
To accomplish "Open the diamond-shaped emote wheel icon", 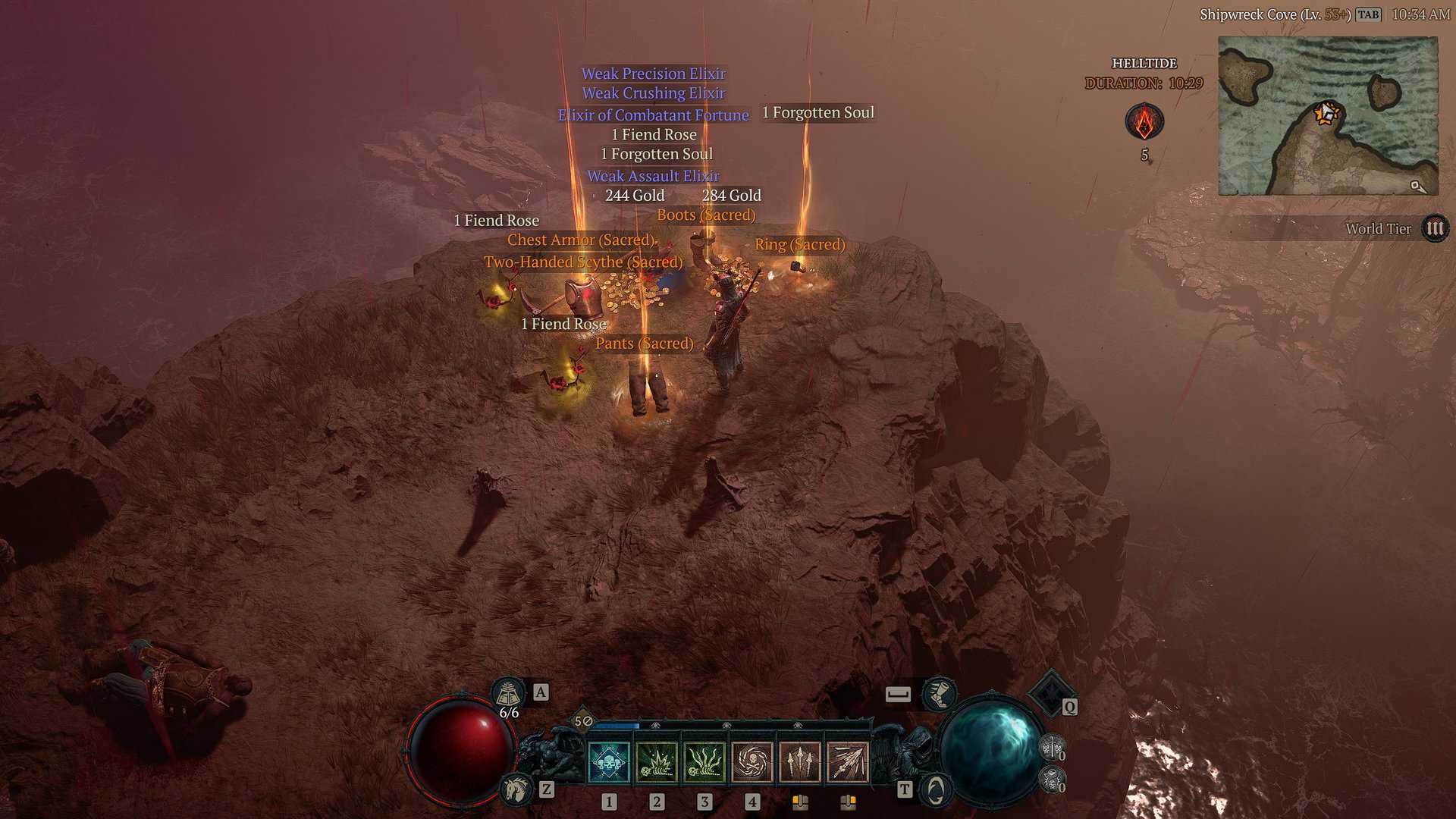I will [1050, 692].
